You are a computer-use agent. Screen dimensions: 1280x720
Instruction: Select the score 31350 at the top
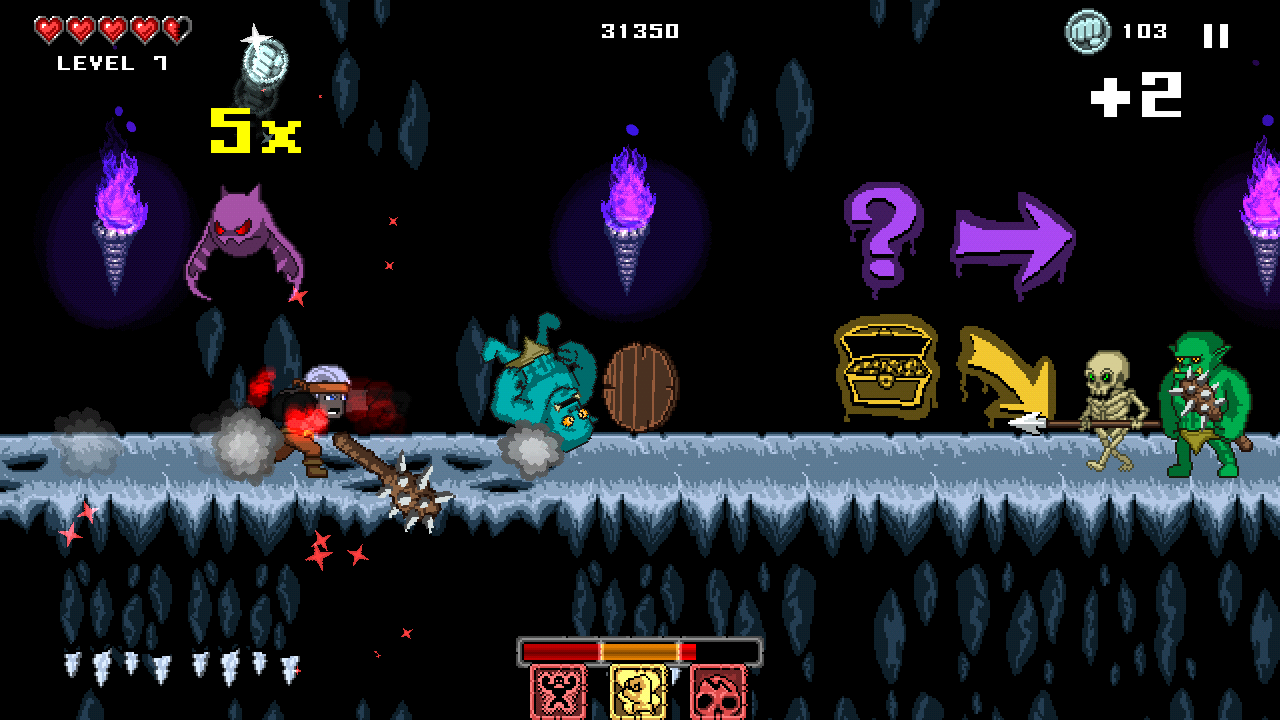(x=637, y=30)
